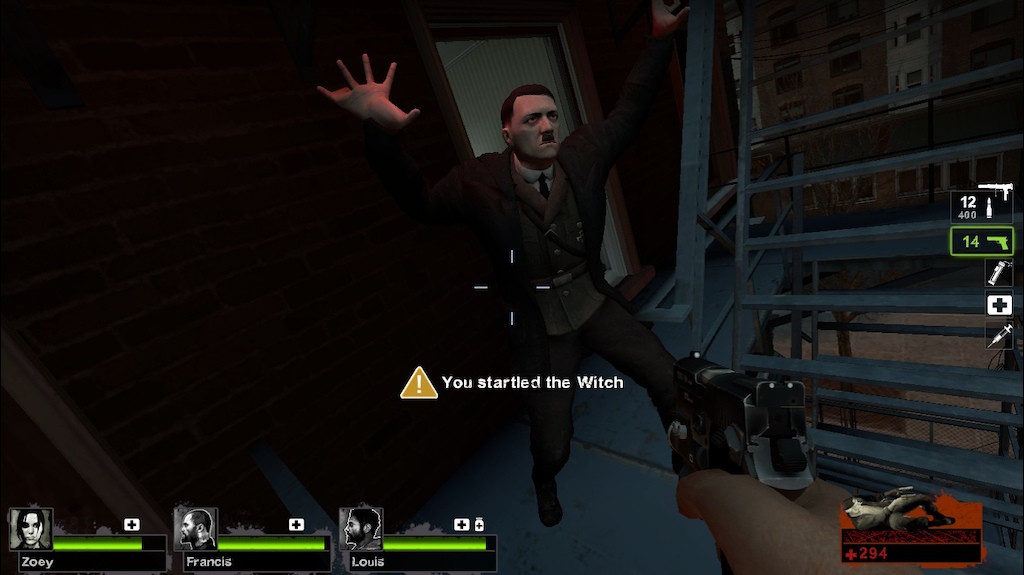
Task: Choose the first aid kit slot
Action: pos(998,305)
